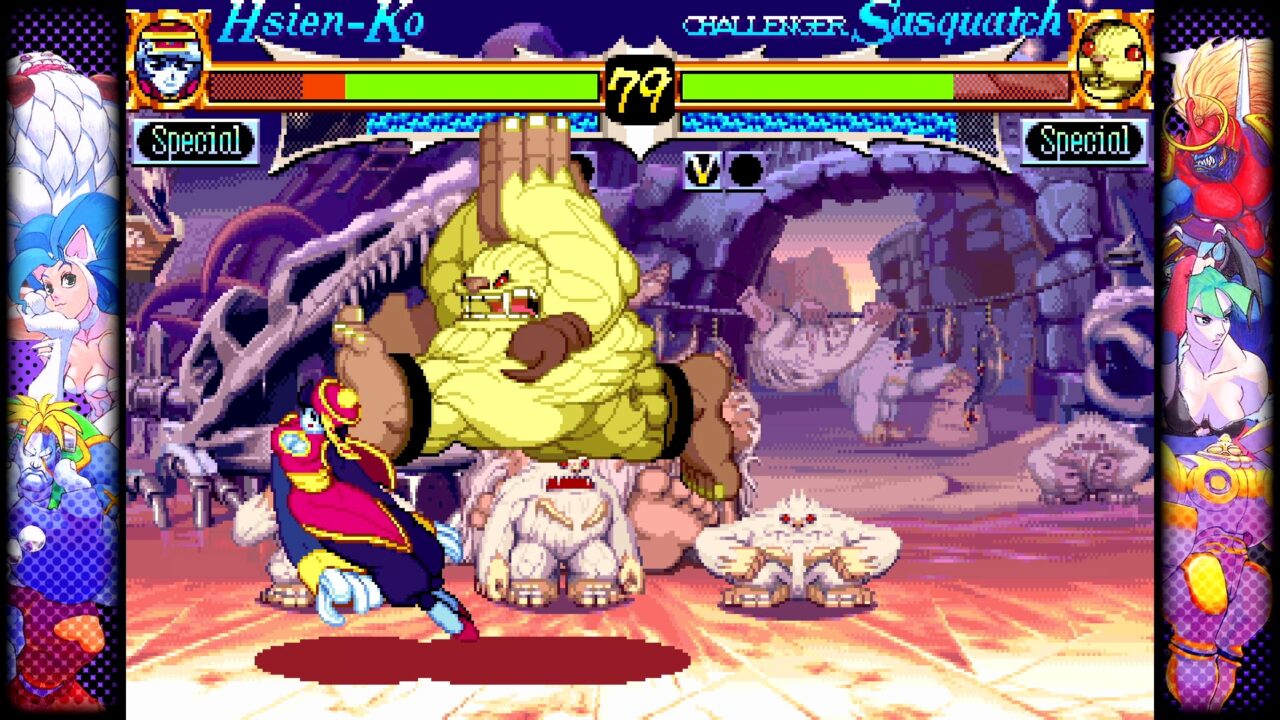Viewport: 1280px width, 720px height.
Task: Toggle Sasquatch's Special gauge display
Action: [1086, 141]
